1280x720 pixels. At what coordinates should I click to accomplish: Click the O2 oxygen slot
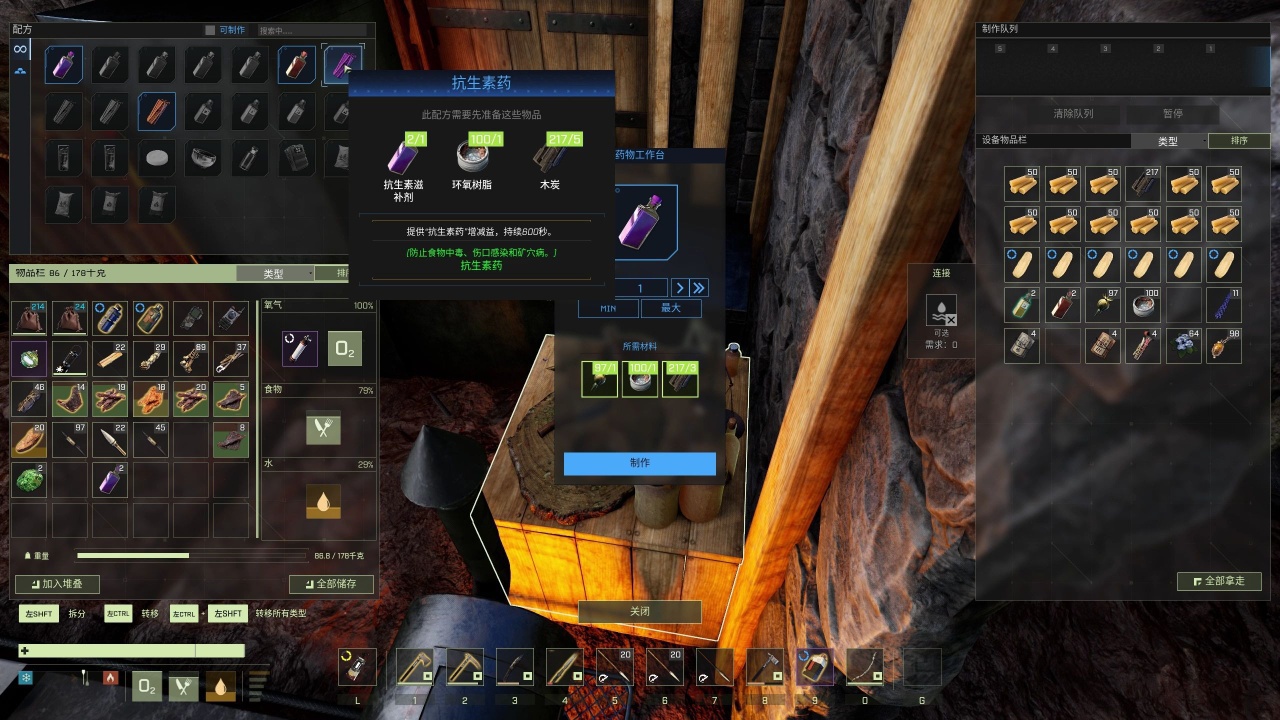coord(345,349)
